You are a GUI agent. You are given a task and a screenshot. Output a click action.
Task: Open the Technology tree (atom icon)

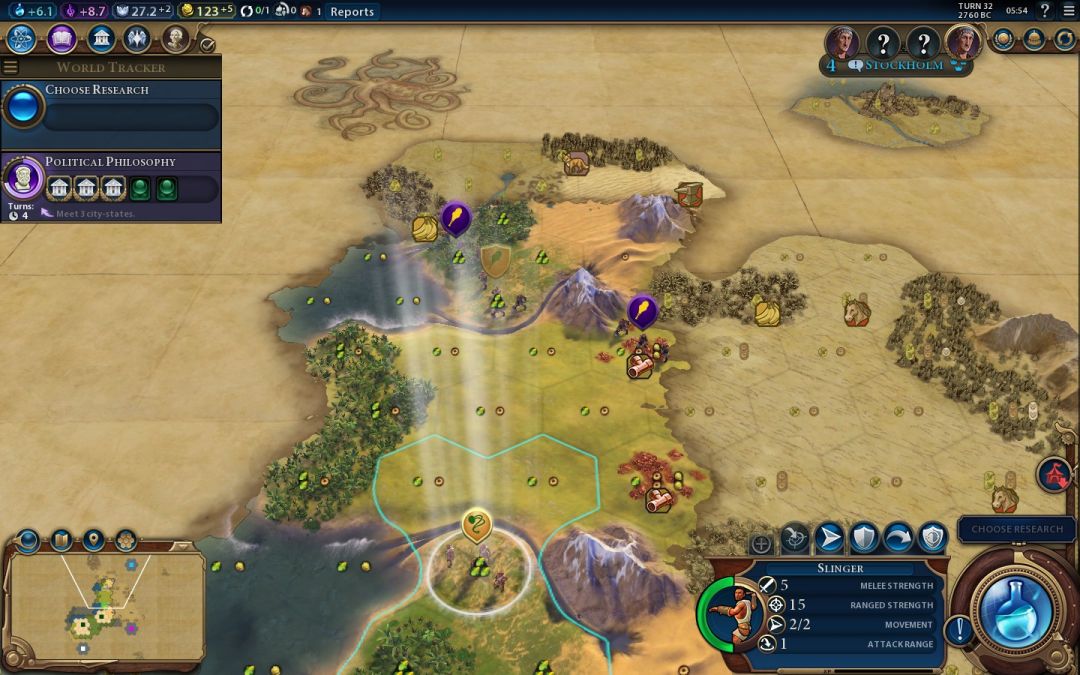click(x=23, y=39)
